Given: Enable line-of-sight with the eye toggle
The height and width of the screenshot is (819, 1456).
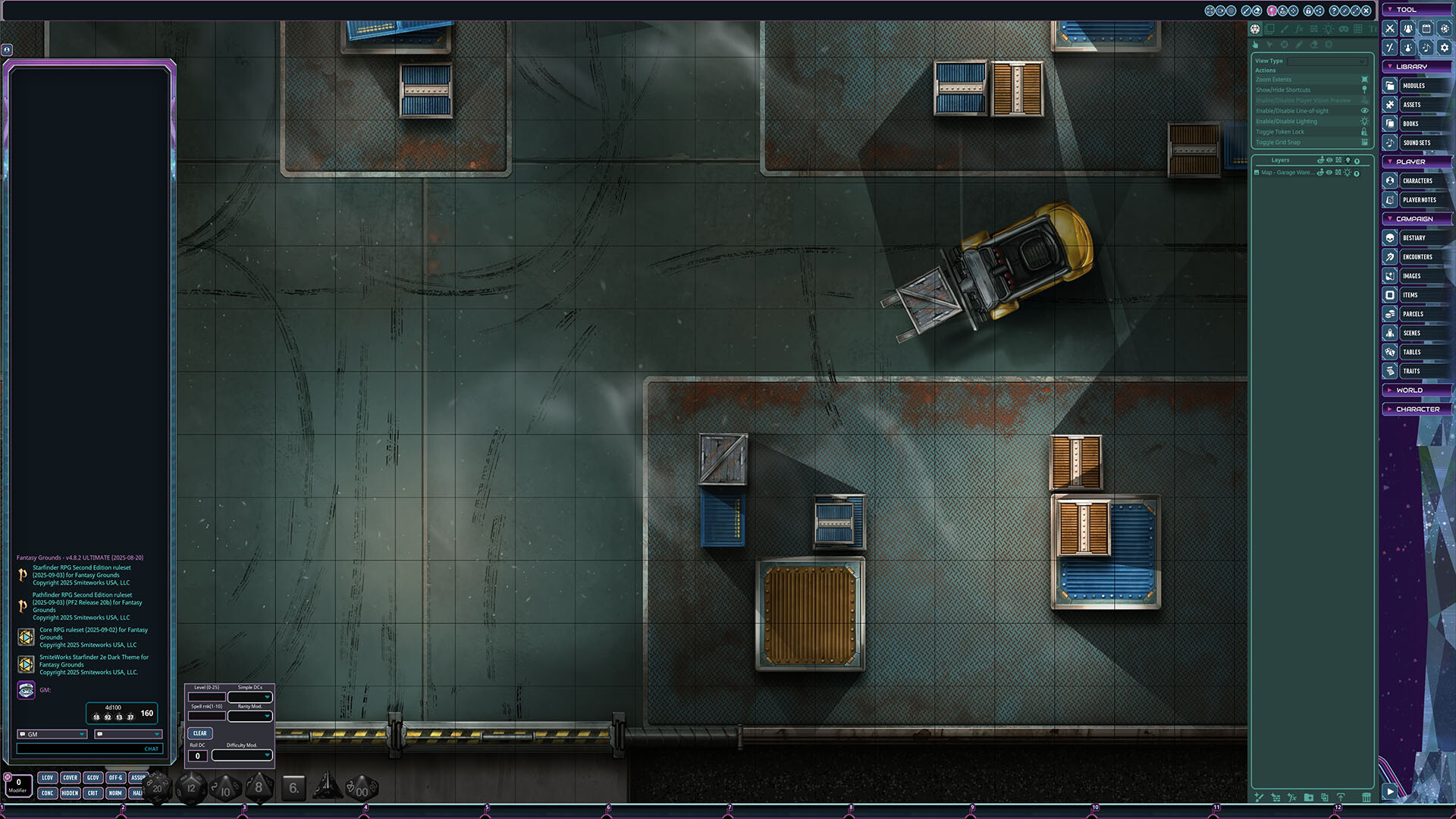Looking at the screenshot, I should (x=1364, y=111).
